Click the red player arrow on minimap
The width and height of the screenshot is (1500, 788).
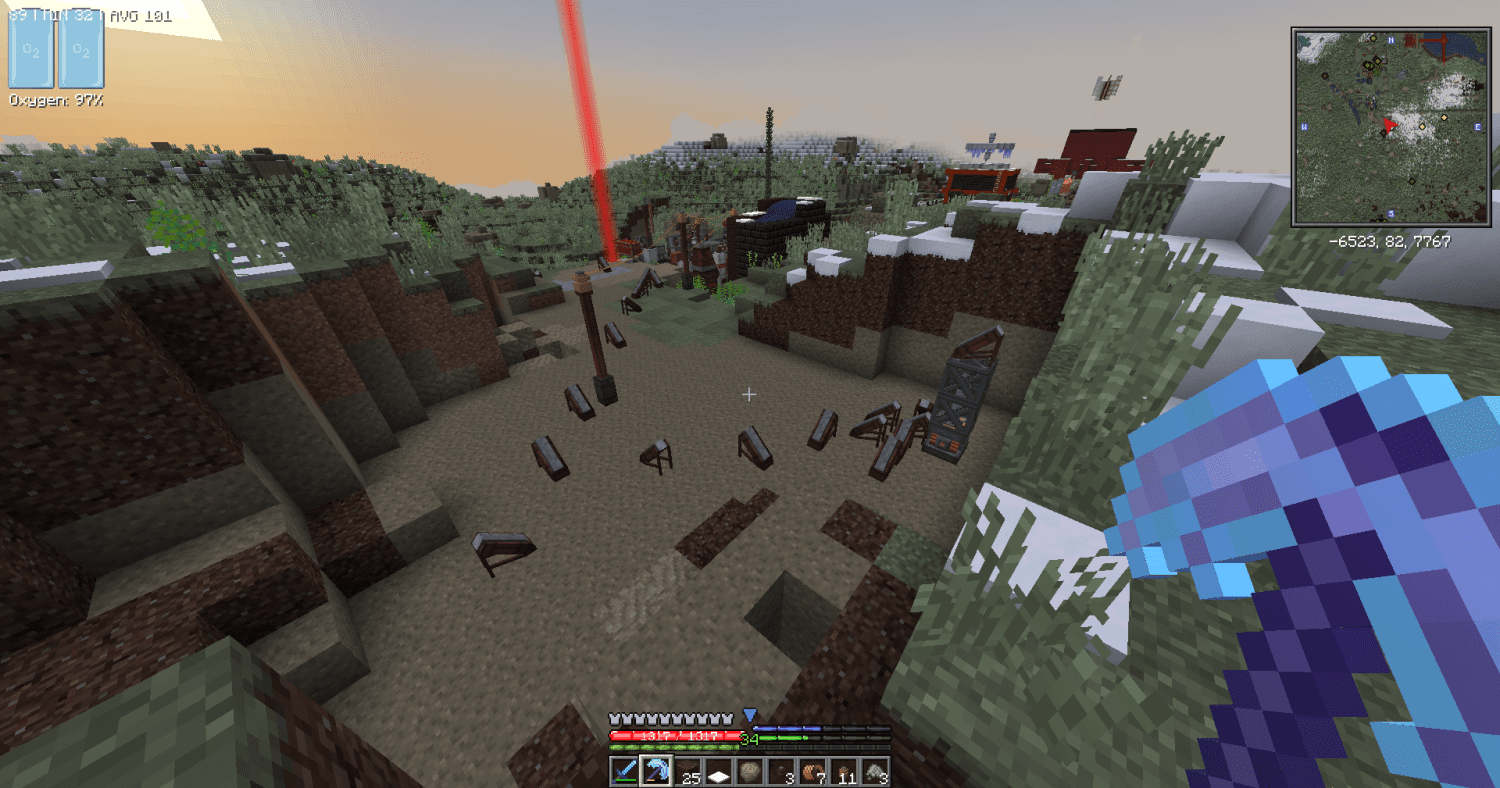coord(1387,125)
